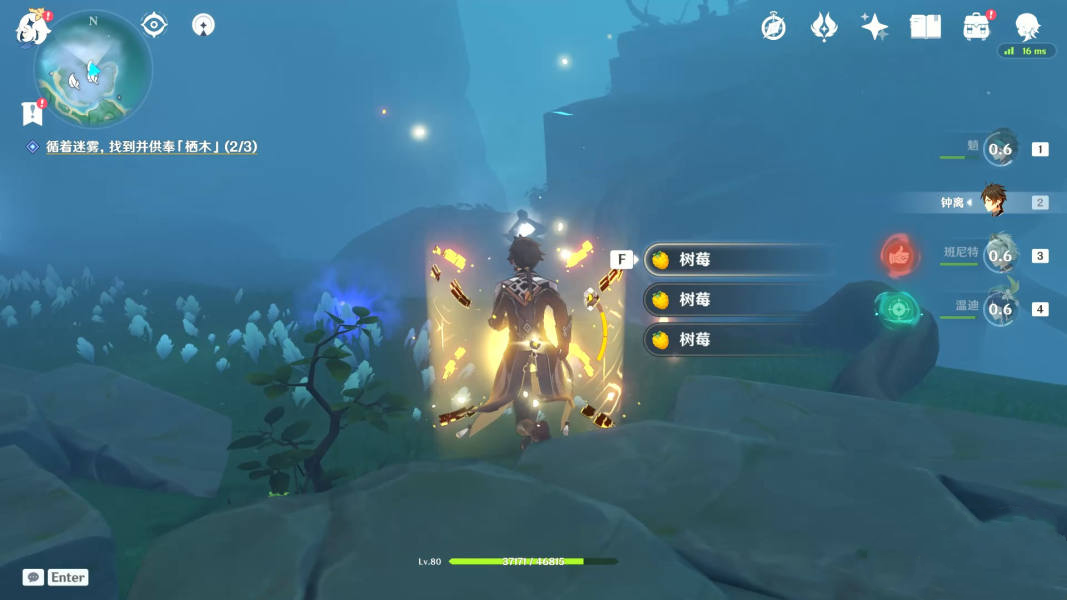Open the Adventurer Handbook book icon
Screen dimensions: 1067x600
[x=925, y=27]
